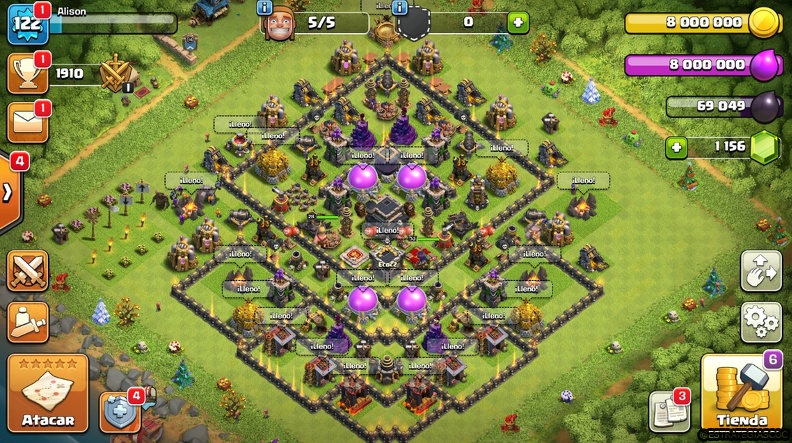Open the envelope mail inbox
The height and width of the screenshot is (443, 792).
click(26, 122)
